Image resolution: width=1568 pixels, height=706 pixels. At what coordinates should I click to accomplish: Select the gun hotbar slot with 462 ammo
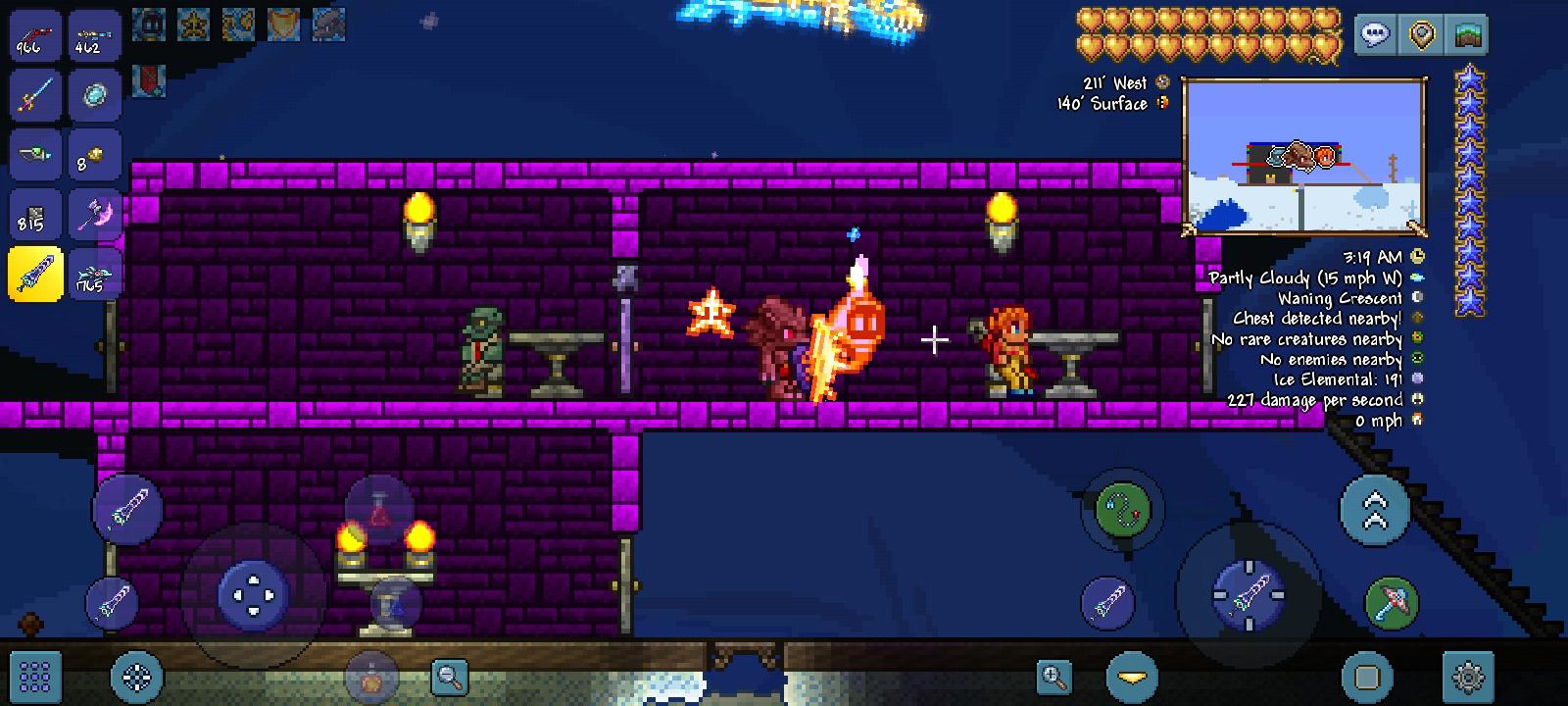point(94,36)
